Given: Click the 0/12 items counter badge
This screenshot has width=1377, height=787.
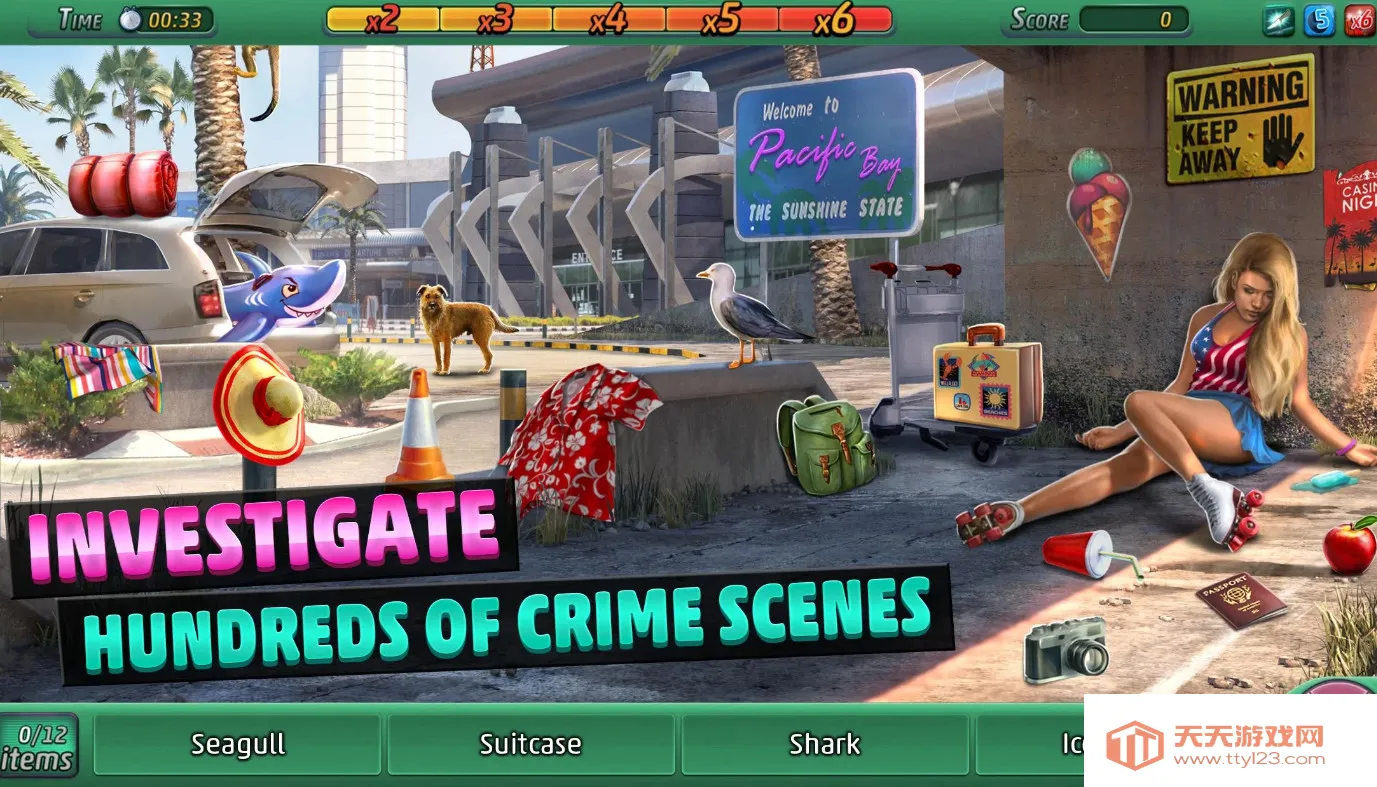Looking at the screenshot, I should coord(40,747).
